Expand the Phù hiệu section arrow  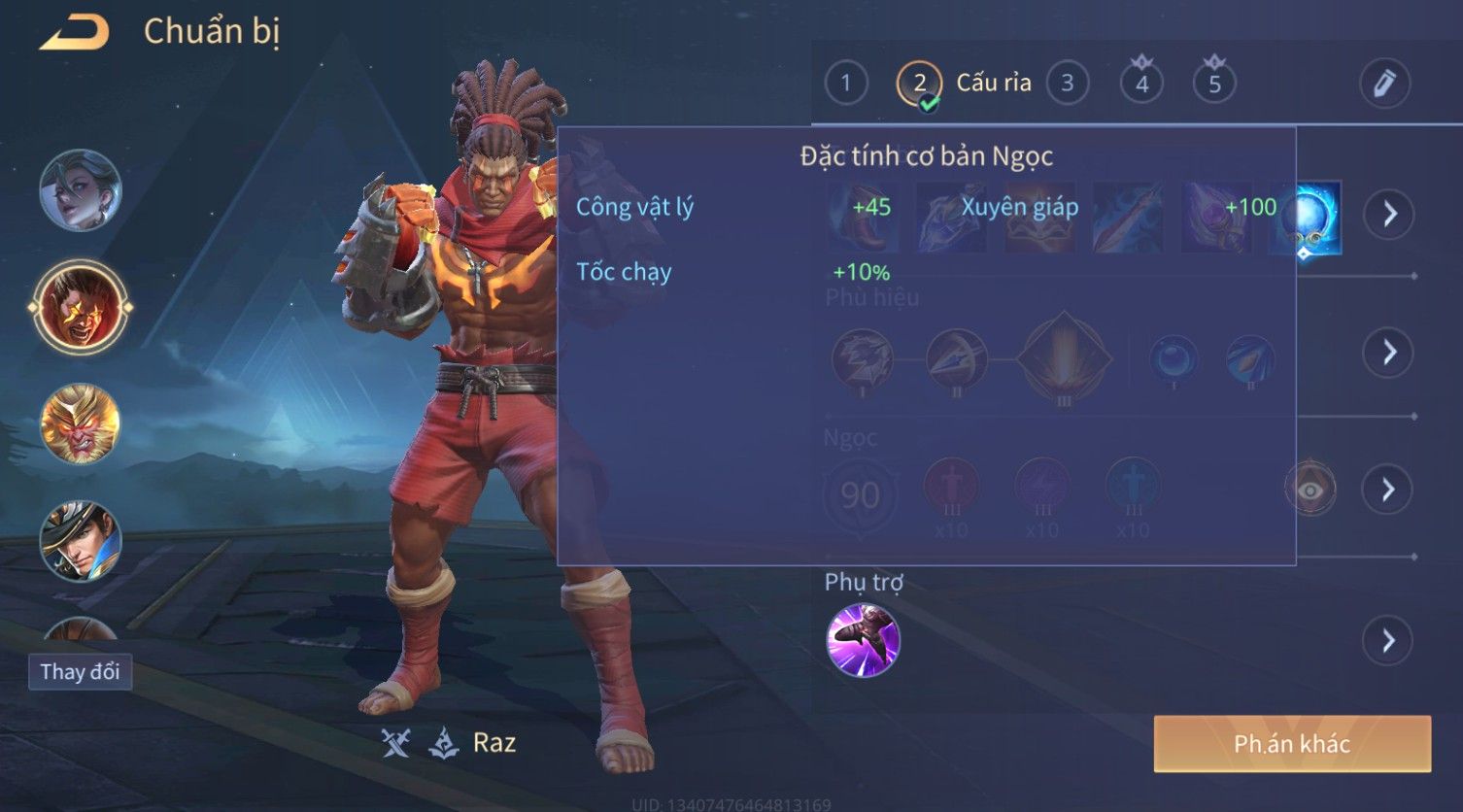[1389, 352]
